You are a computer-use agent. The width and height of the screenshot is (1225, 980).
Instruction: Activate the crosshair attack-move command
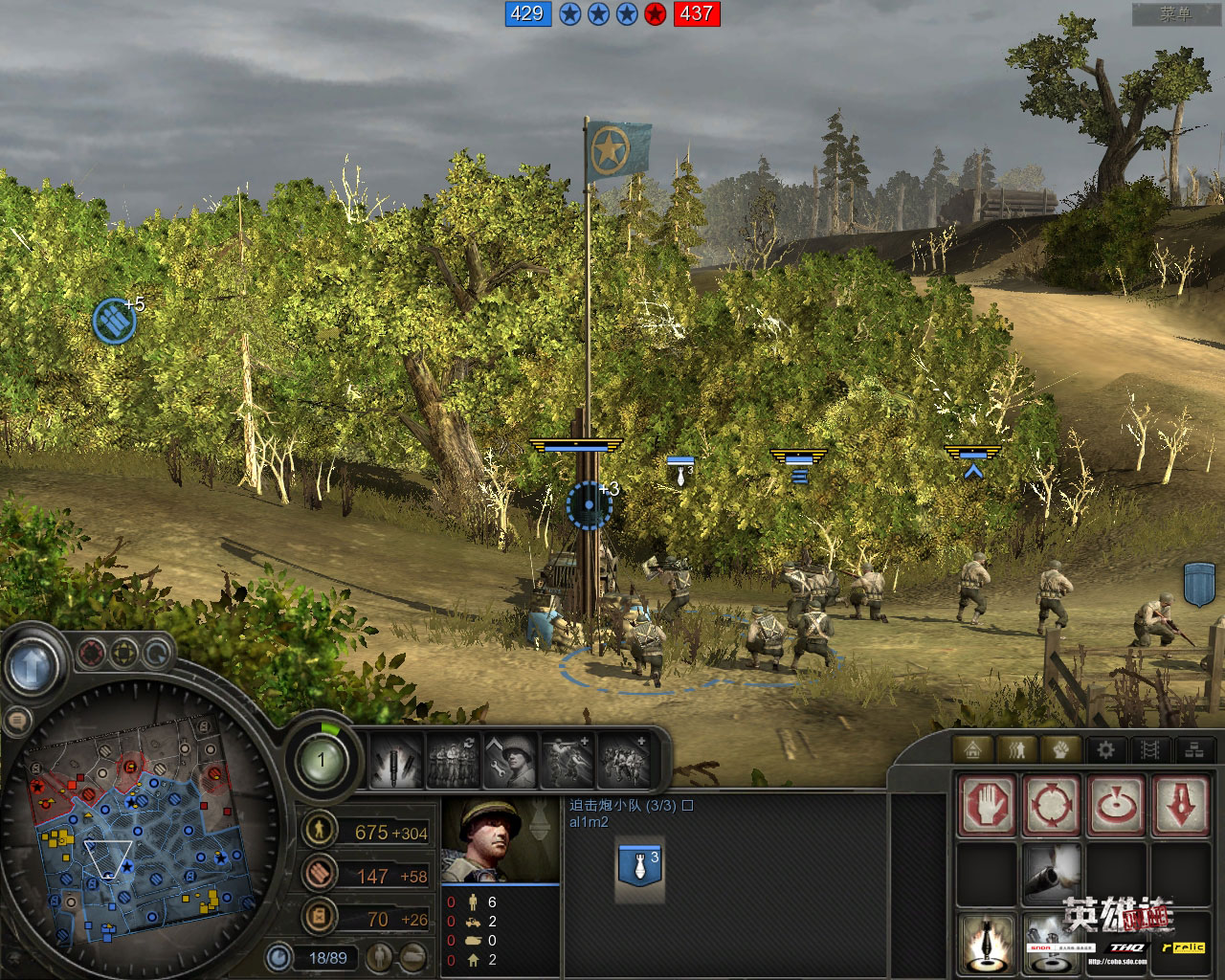(1052, 805)
